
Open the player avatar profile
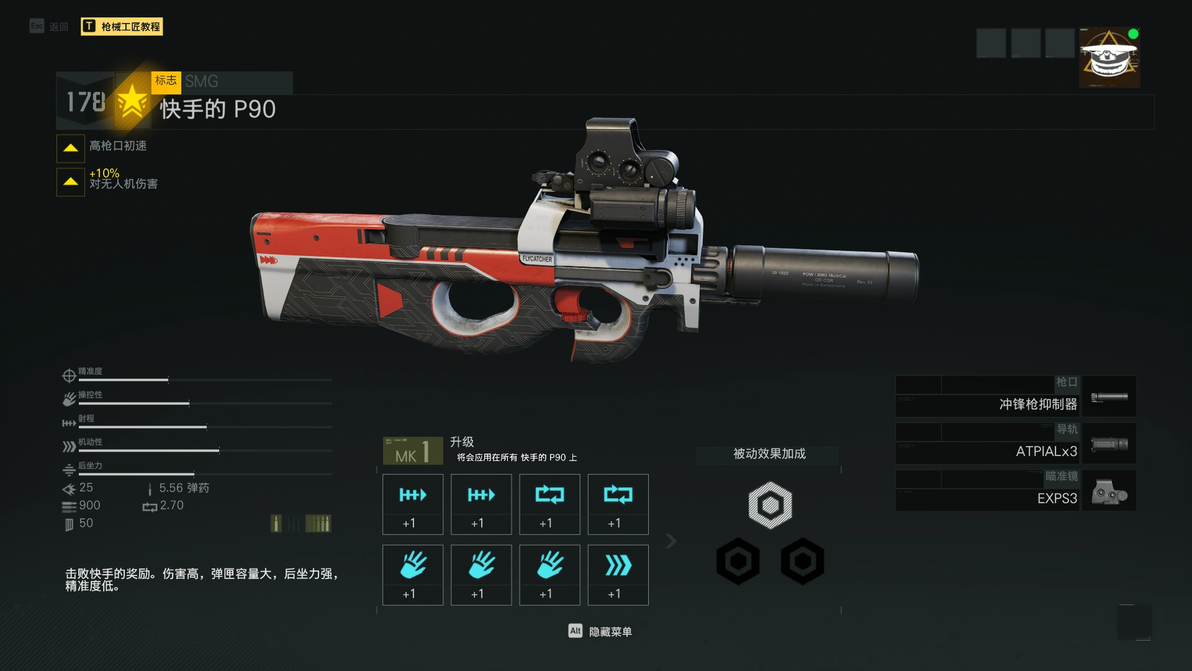click(x=1109, y=57)
